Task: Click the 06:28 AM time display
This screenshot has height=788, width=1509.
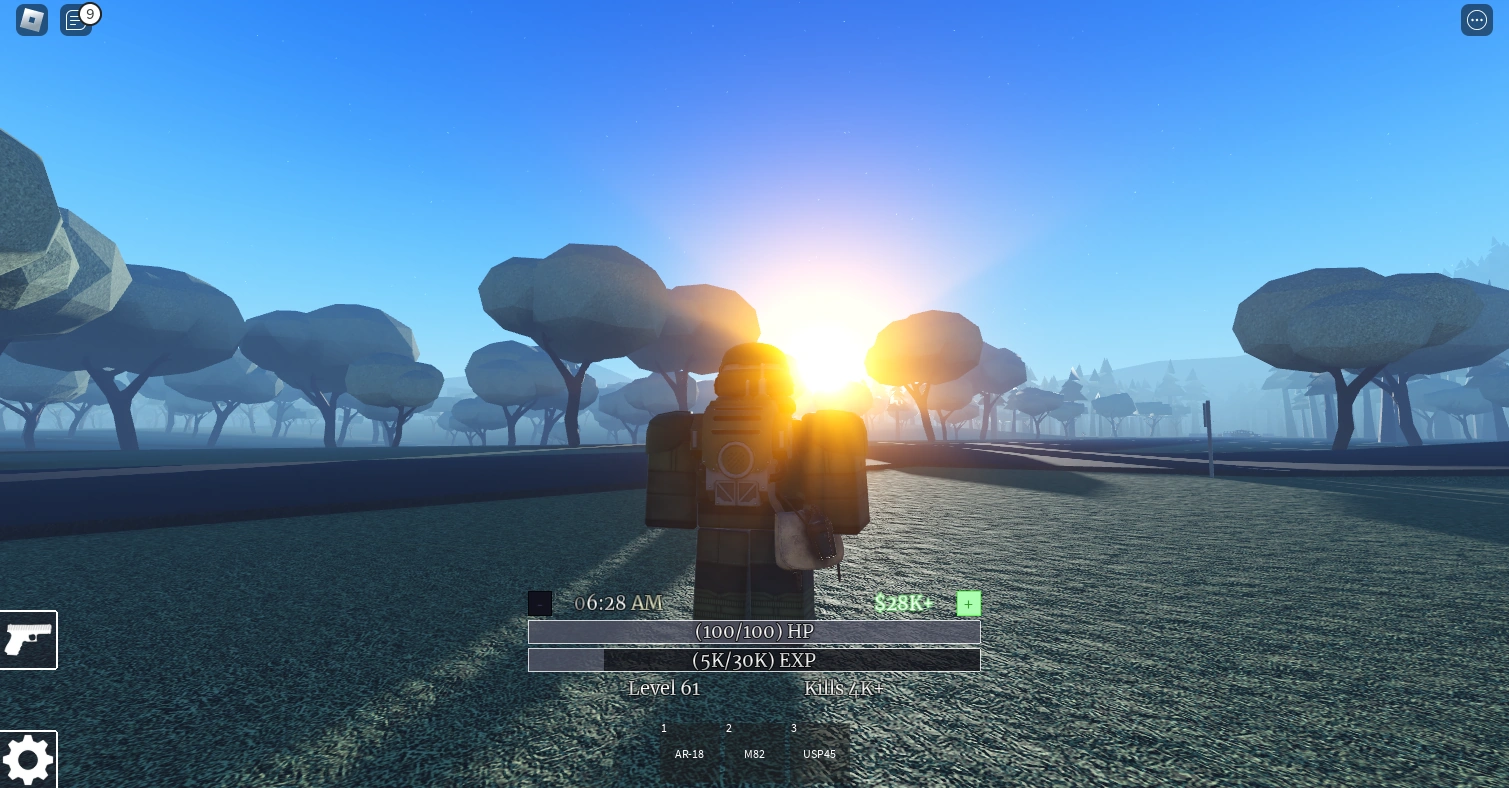Action: (618, 603)
